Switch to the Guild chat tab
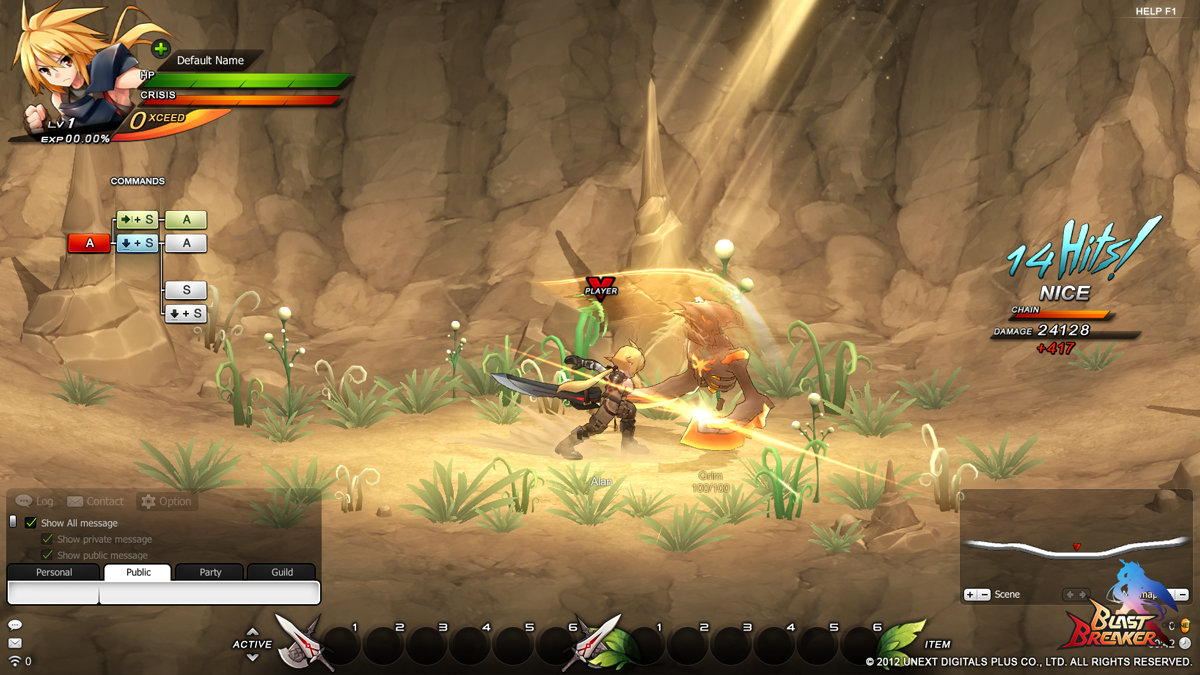The image size is (1200, 675). point(283,572)
